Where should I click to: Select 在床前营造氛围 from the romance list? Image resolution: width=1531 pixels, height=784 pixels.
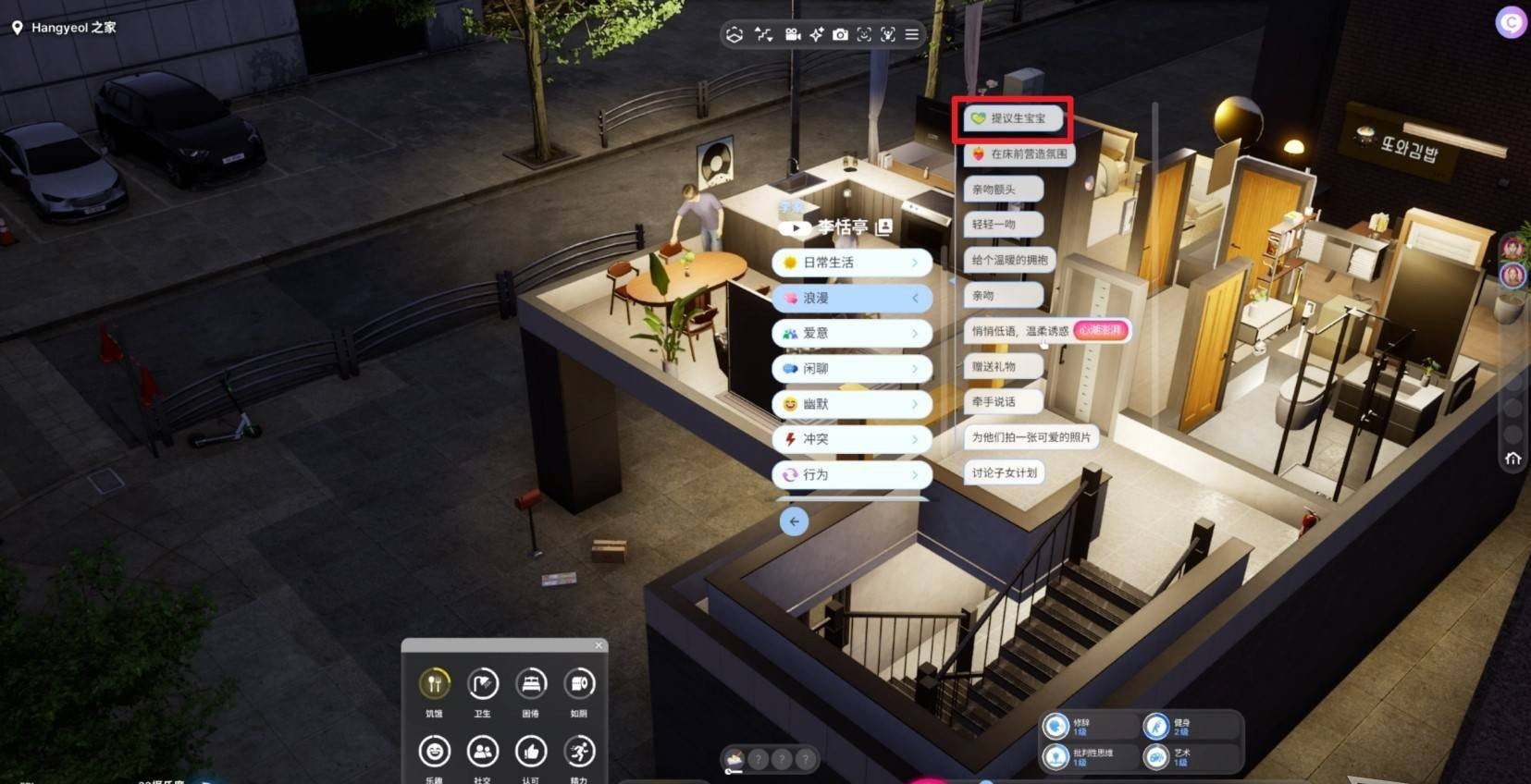[x=1019, y=154]
